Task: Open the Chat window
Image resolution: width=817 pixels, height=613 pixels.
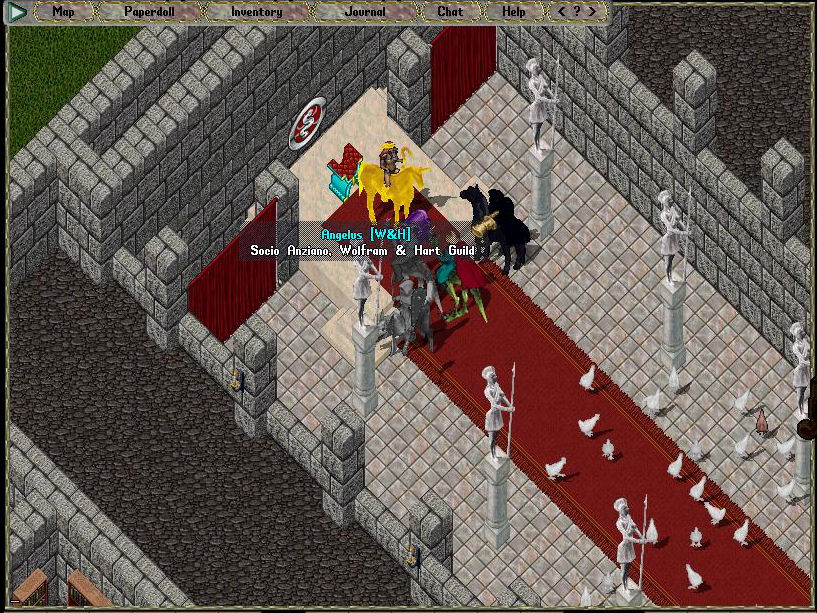Action: point(450,12)
